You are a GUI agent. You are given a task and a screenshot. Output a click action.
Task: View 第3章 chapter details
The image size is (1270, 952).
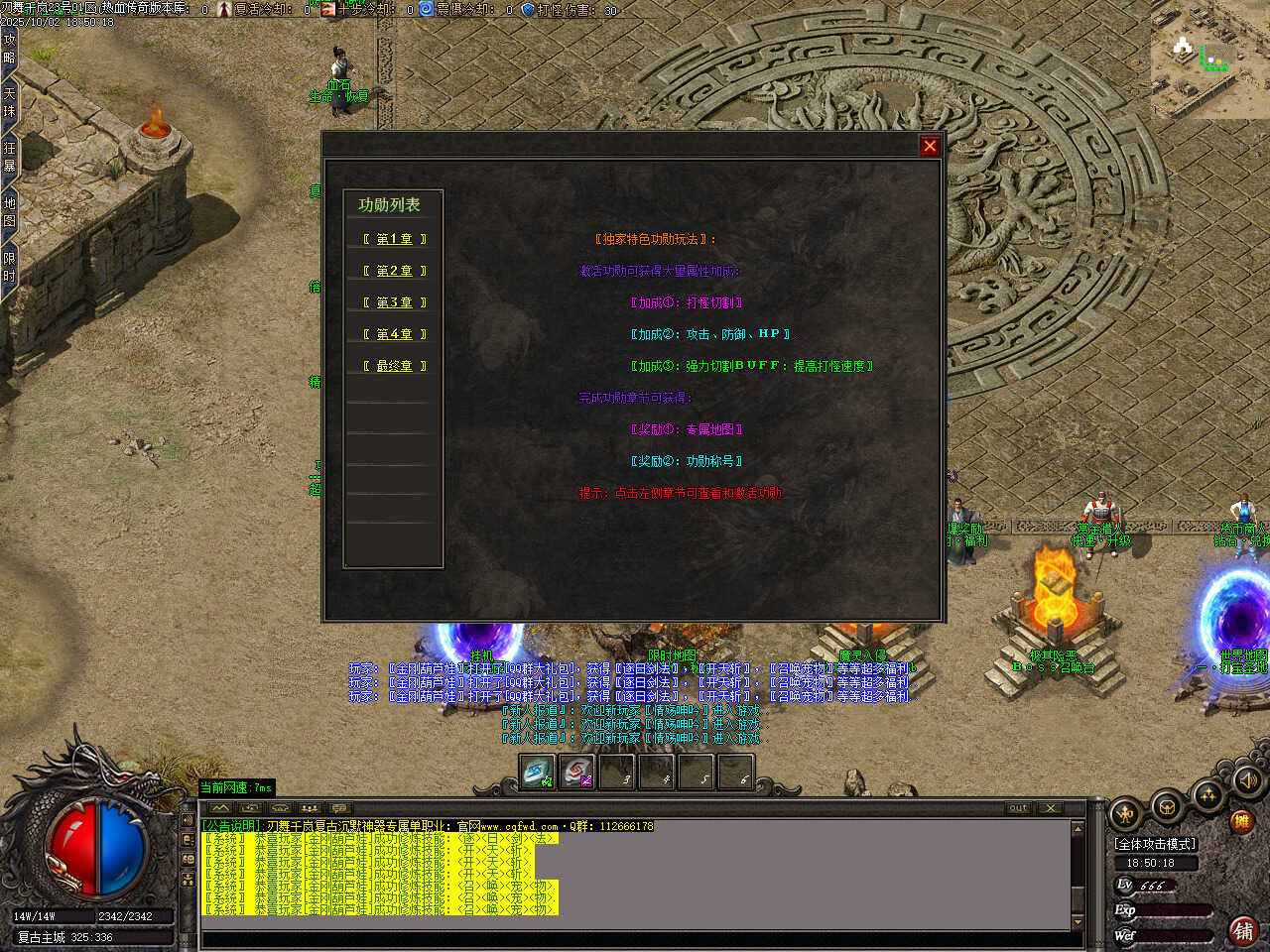click(394, 302)
